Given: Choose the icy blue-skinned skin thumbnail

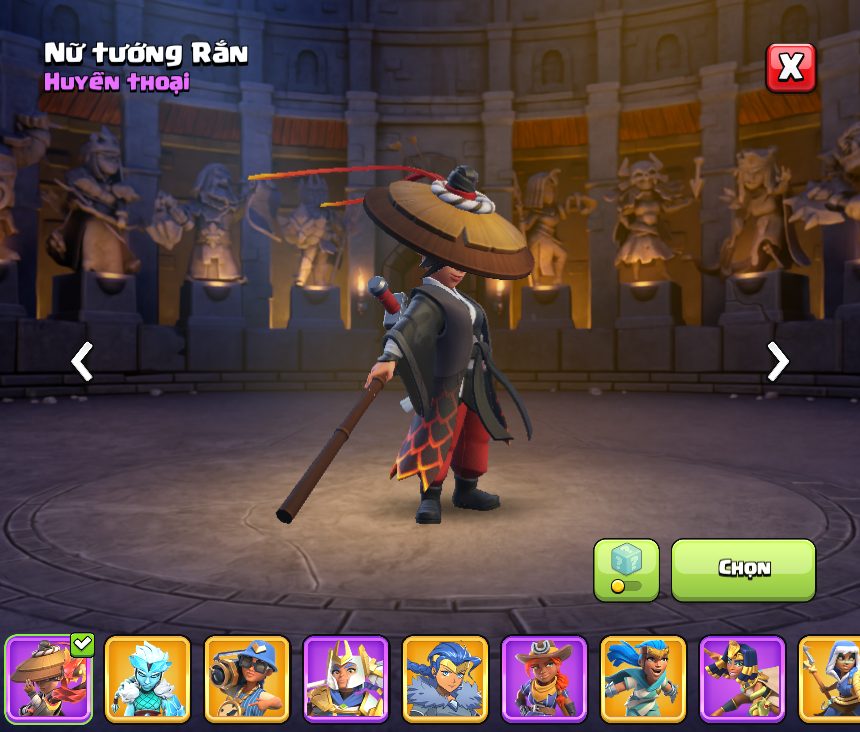Looking at the screenshot, I should [x=148, y=678].
